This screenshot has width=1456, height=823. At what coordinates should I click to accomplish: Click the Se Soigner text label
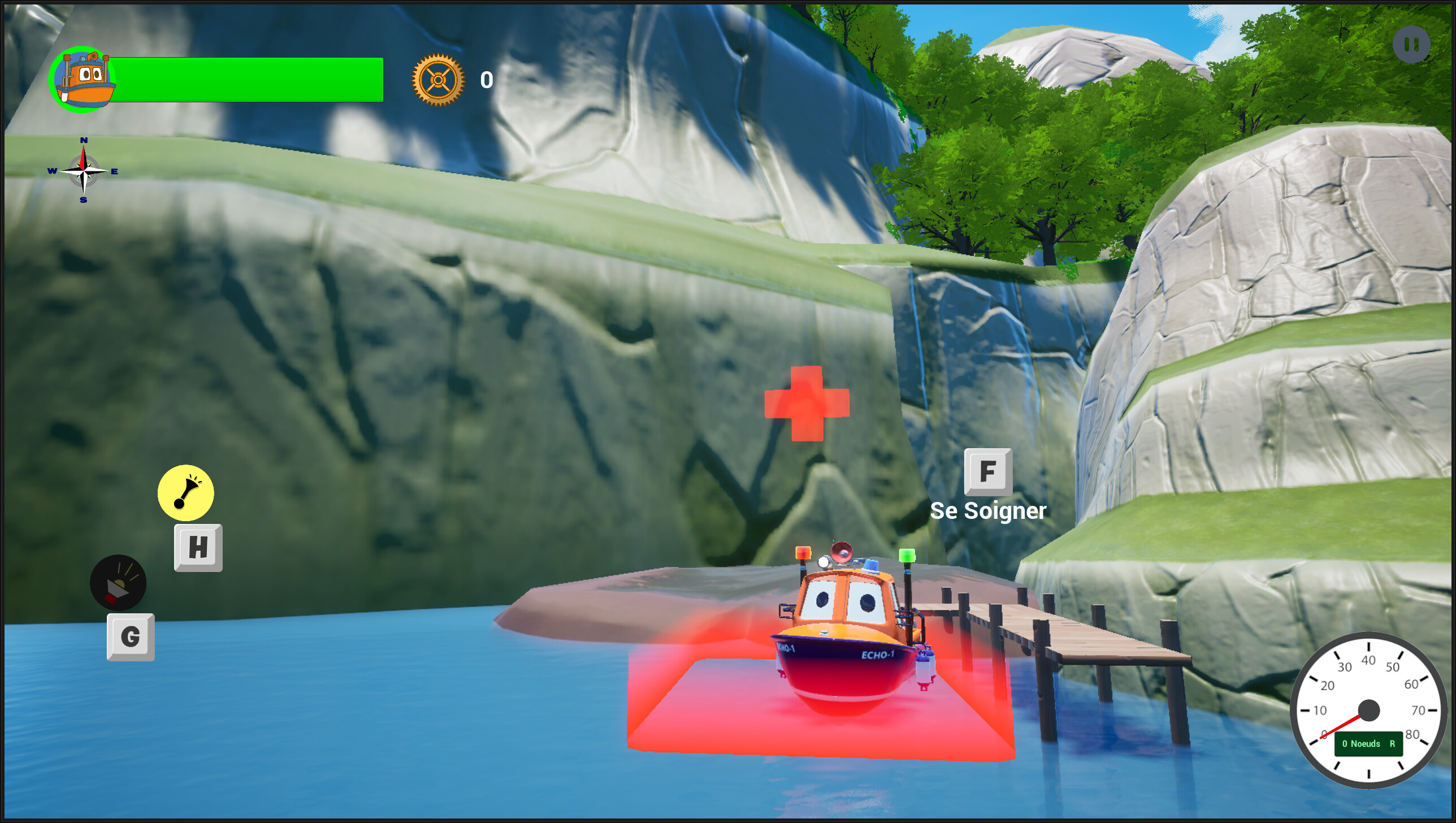coord(989,510)
